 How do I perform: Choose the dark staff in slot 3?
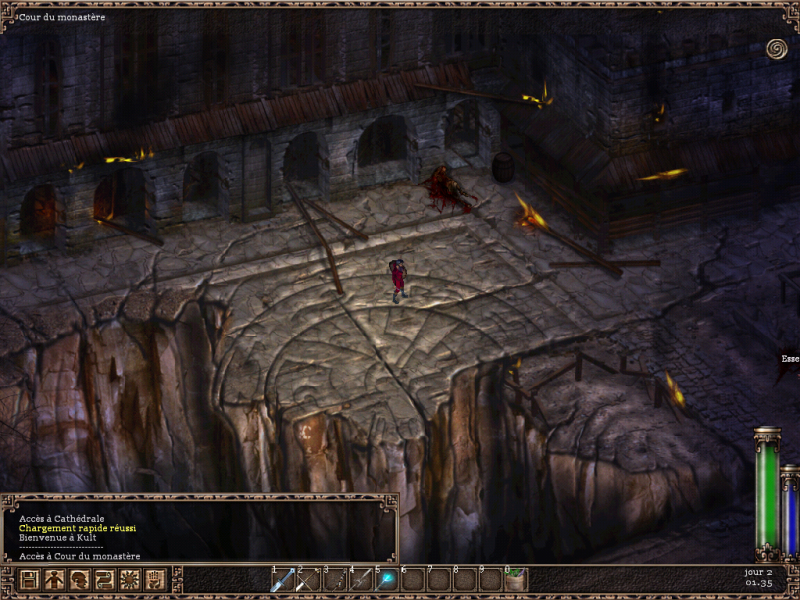[x=335, y=580]
